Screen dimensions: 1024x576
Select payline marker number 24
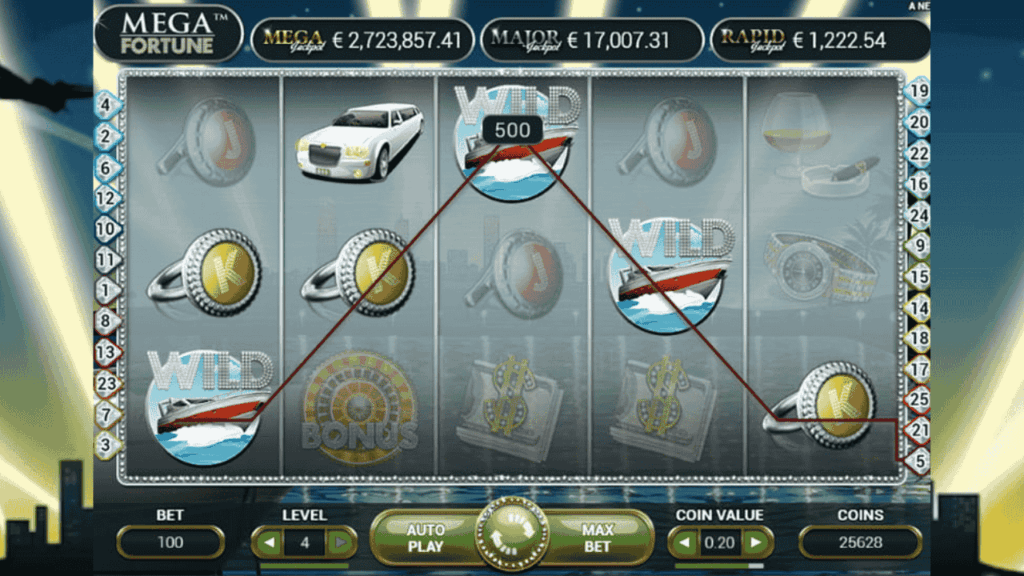(x=917, y=215)
